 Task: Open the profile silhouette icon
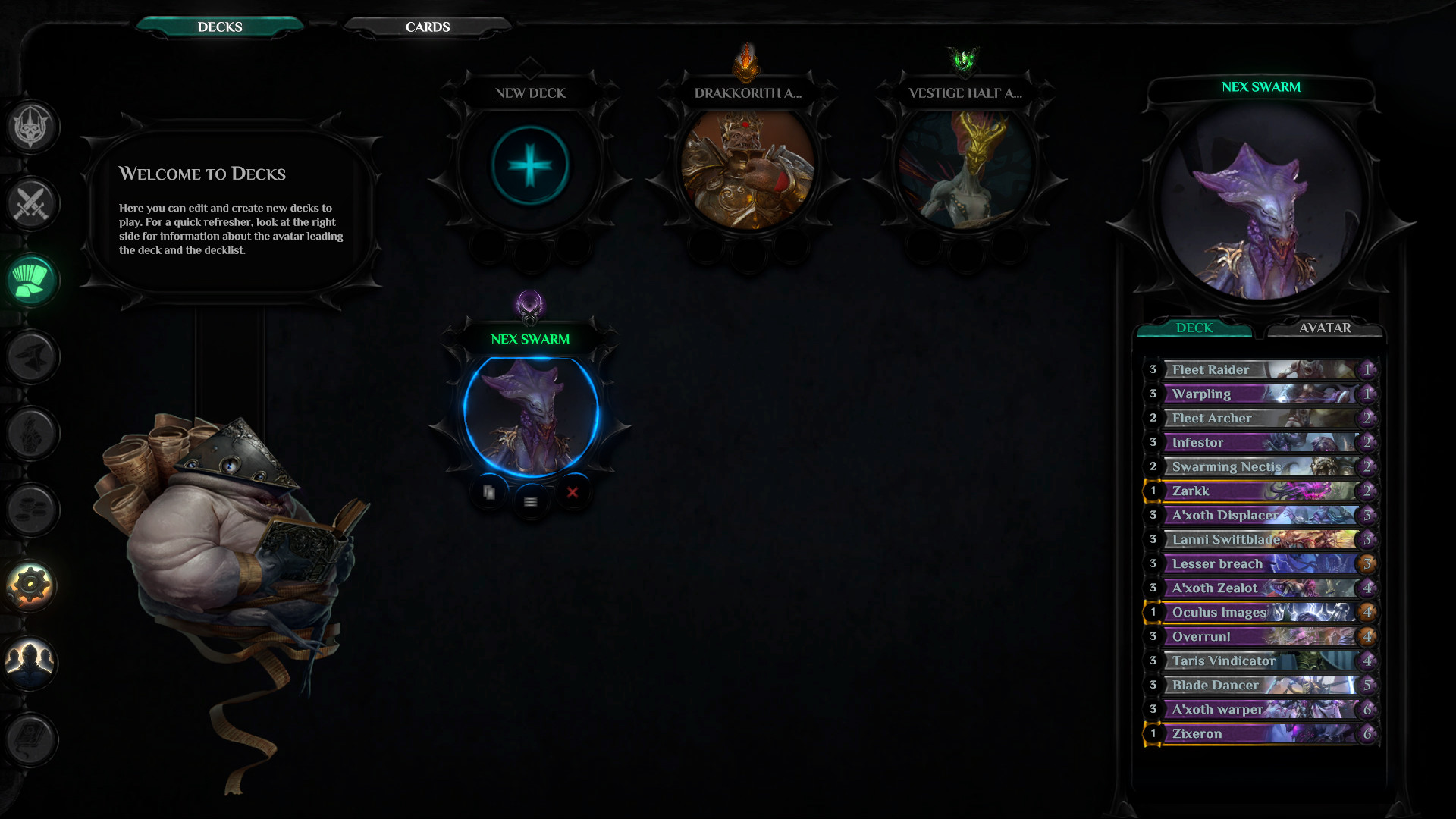31,661
